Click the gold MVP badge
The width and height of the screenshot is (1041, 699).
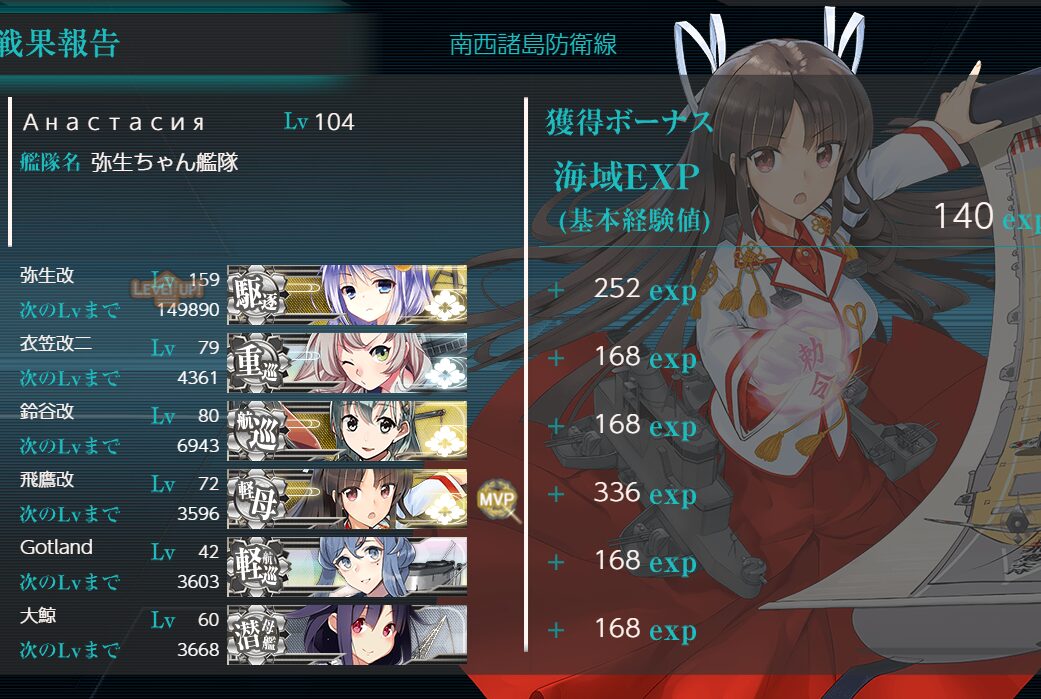pyautogui.click(x=496, y=497)
